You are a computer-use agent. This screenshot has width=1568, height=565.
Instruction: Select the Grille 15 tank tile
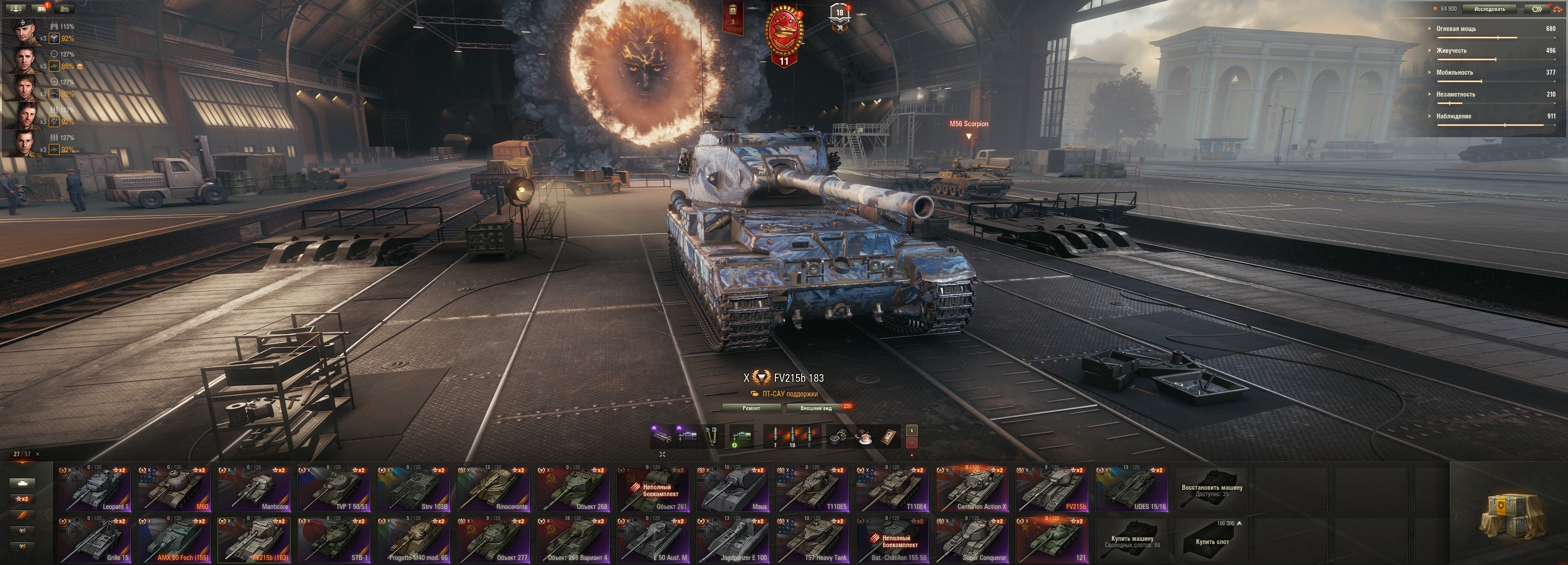94,540
